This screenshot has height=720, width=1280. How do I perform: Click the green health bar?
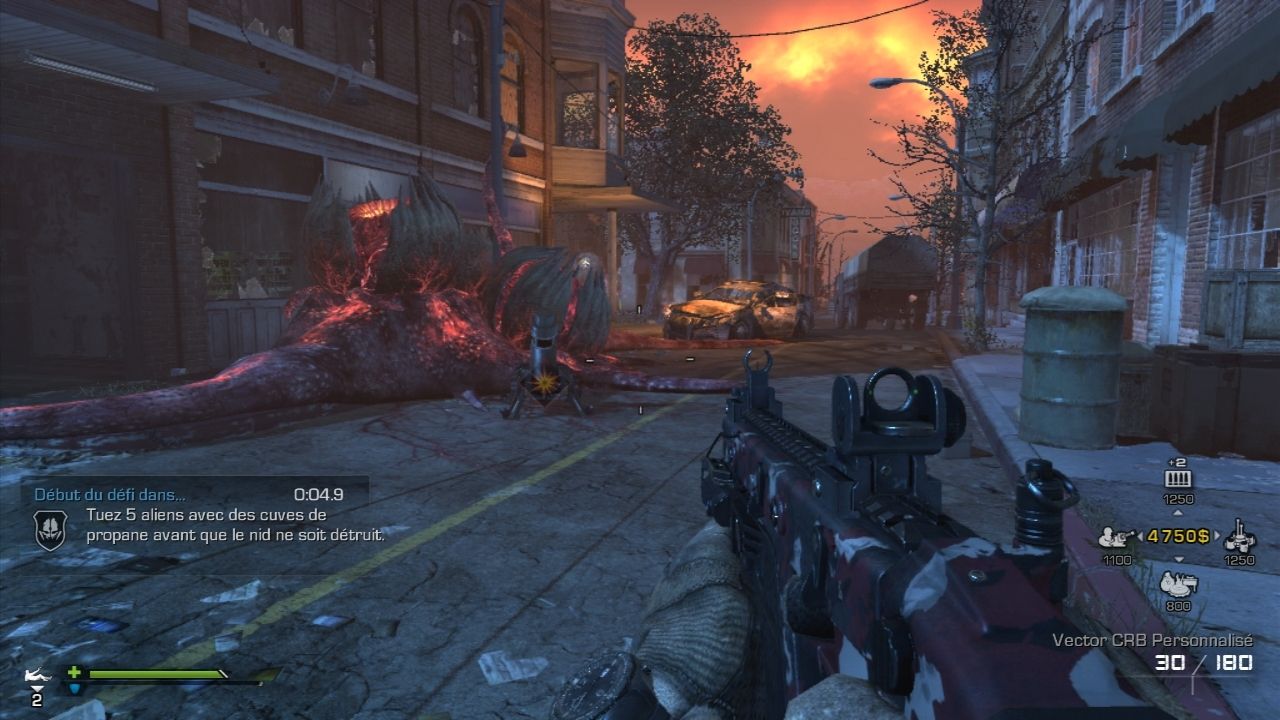(152, 673)
